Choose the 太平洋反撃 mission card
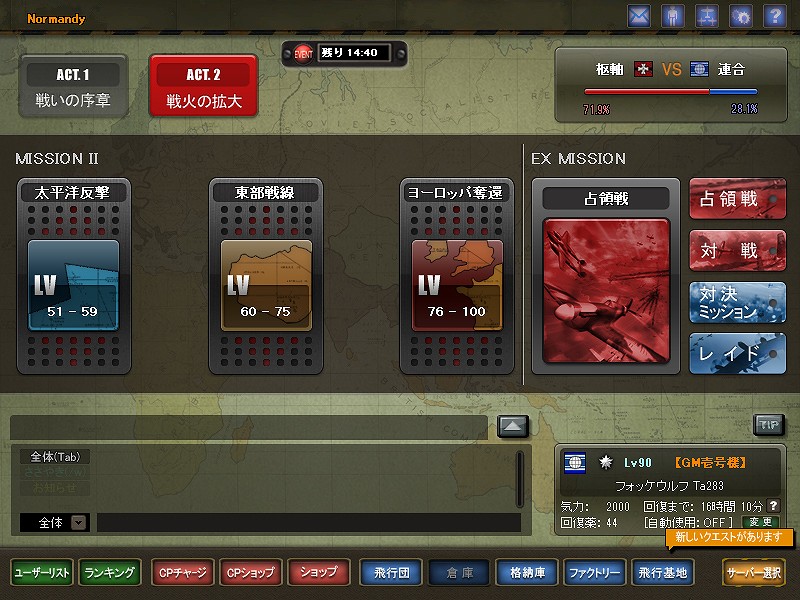The height and width of the screenshot is (600, 800). 72,276
